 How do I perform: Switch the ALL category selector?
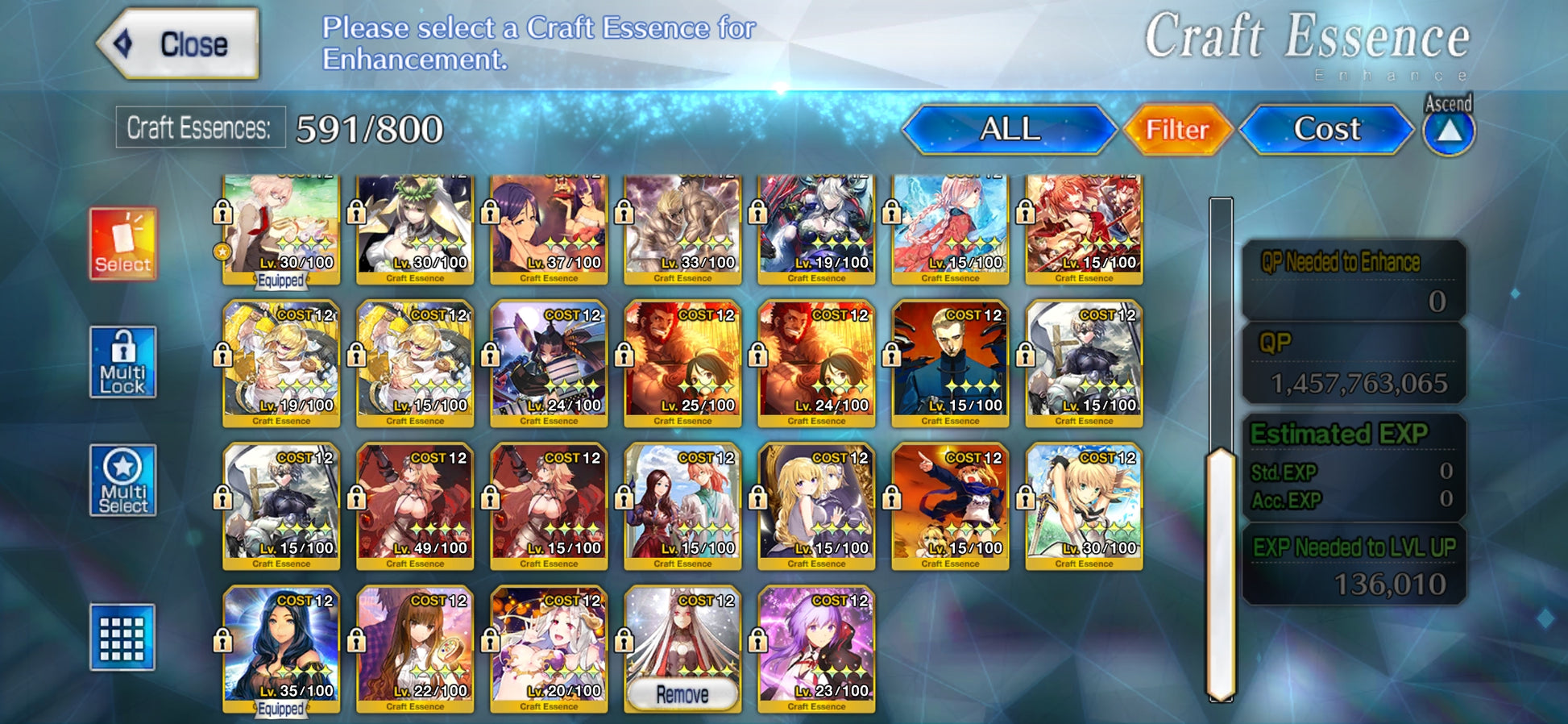[x=1009, y=129]
